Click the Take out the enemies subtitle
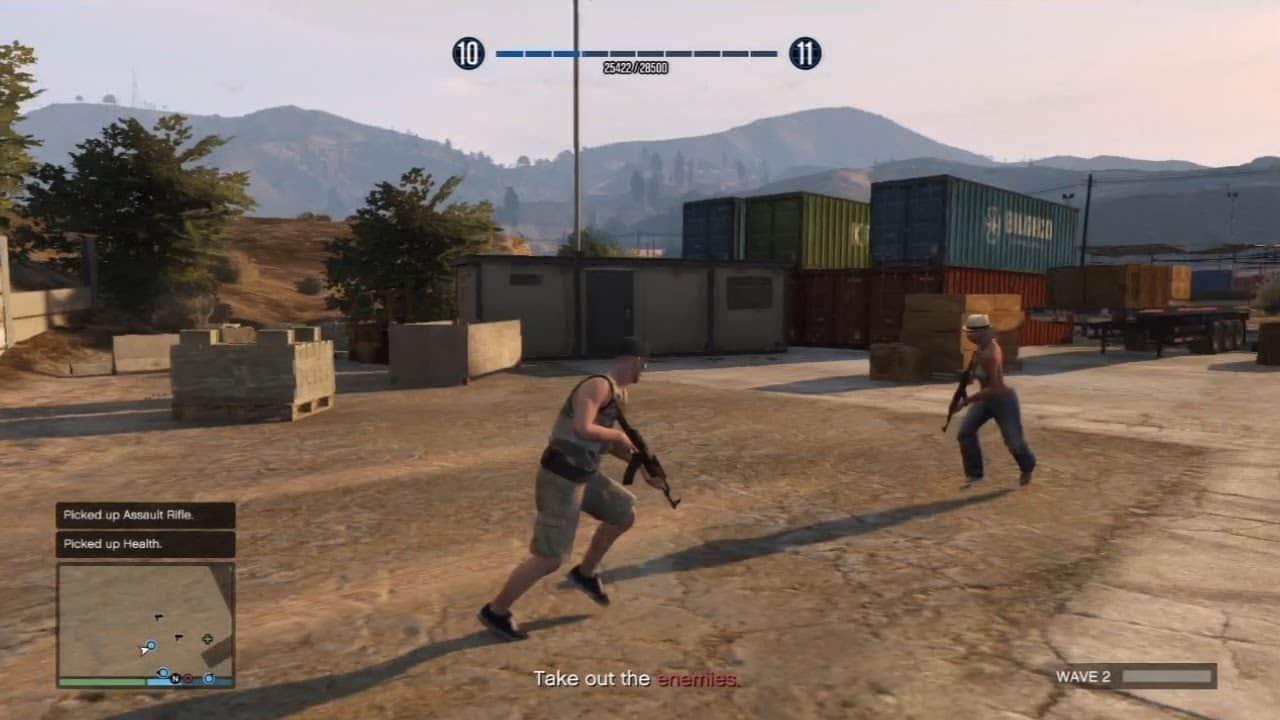1280x720 pixels. [x=637, y=678]
